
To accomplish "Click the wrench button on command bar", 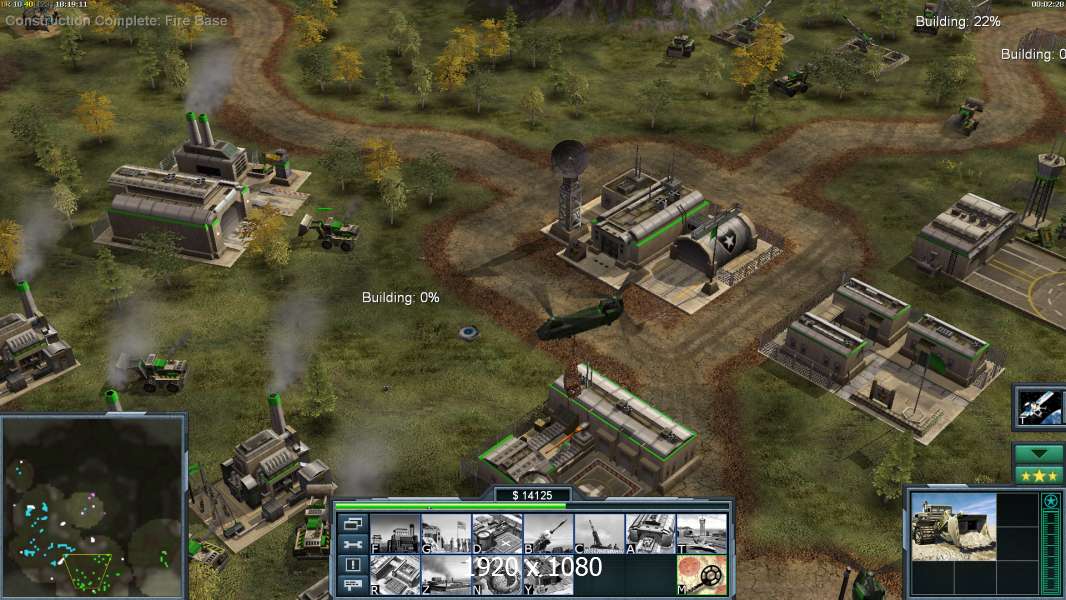I will click(x=352, y=544).
